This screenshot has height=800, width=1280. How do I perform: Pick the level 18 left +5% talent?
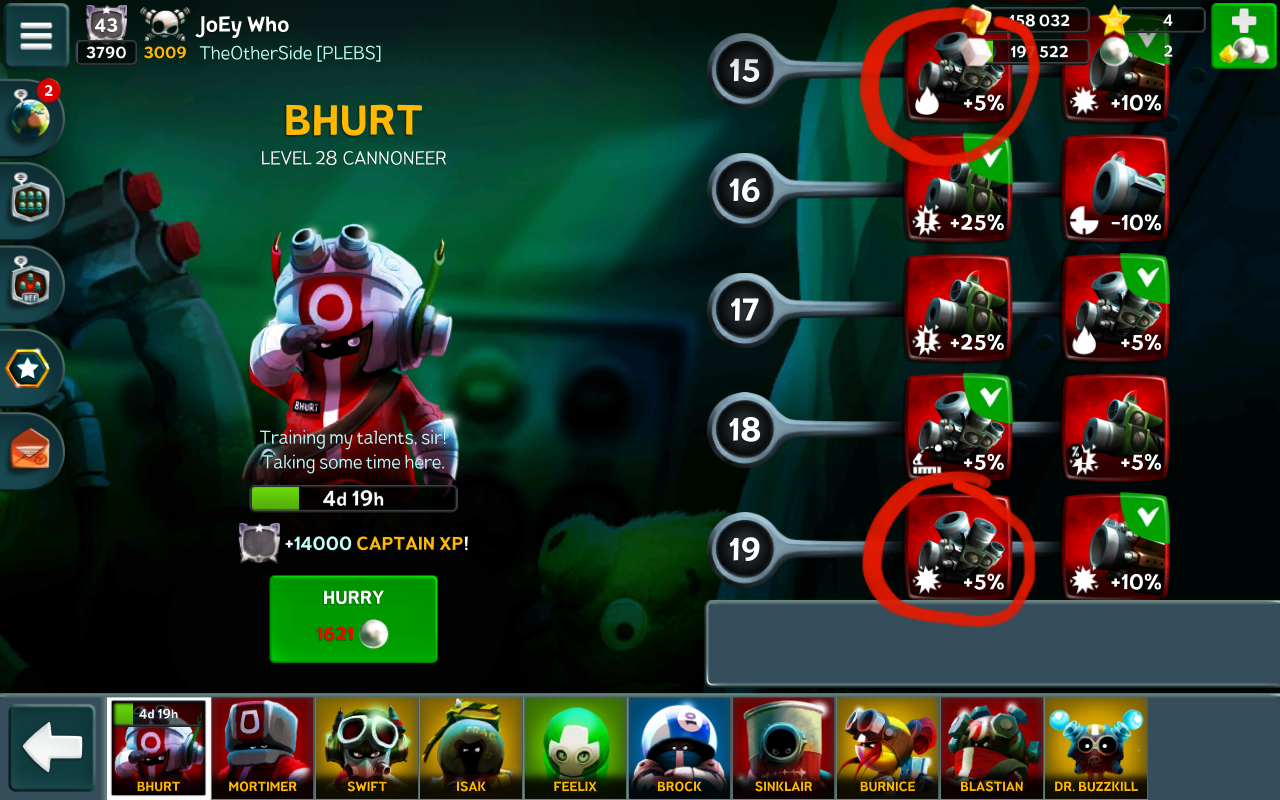pos(958,428)
